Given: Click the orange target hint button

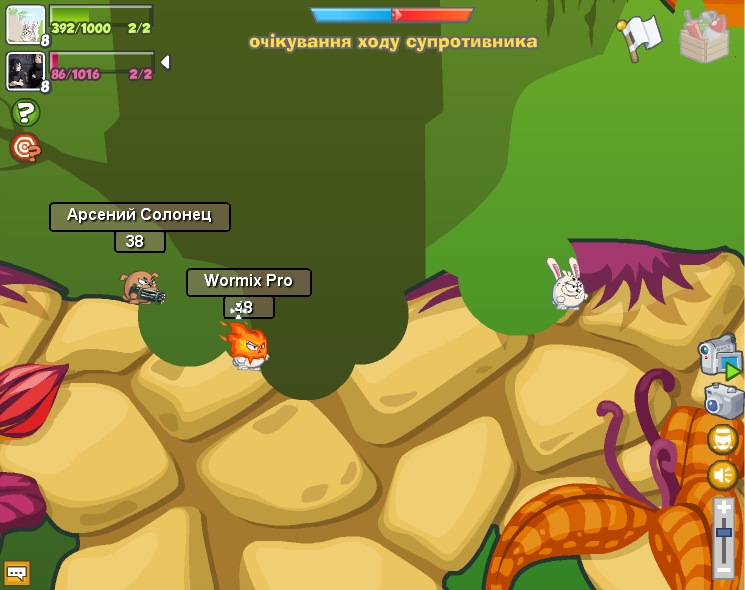Looking at the screenshot, I should click(x=25, y=149).
